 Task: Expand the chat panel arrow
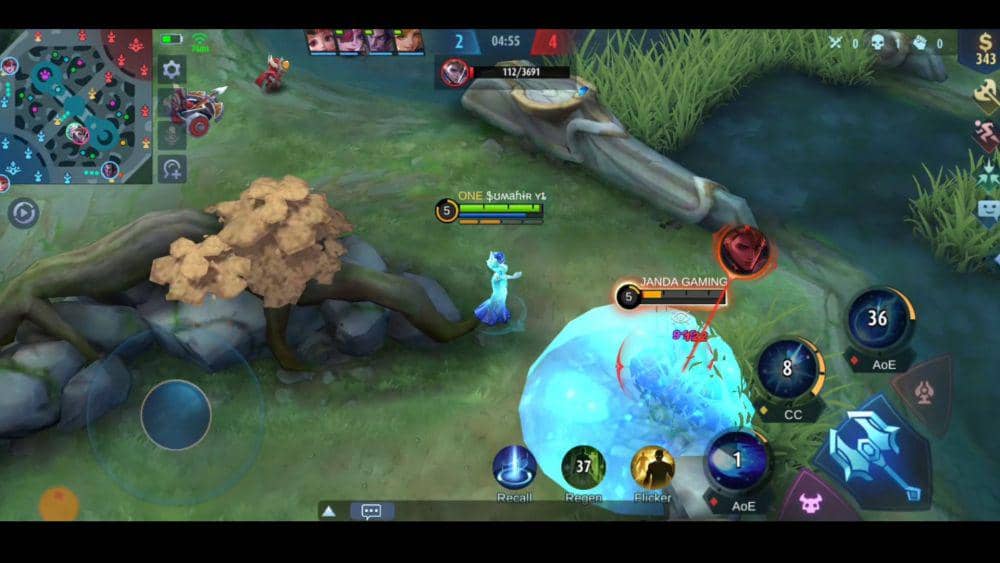click(328, 511)
